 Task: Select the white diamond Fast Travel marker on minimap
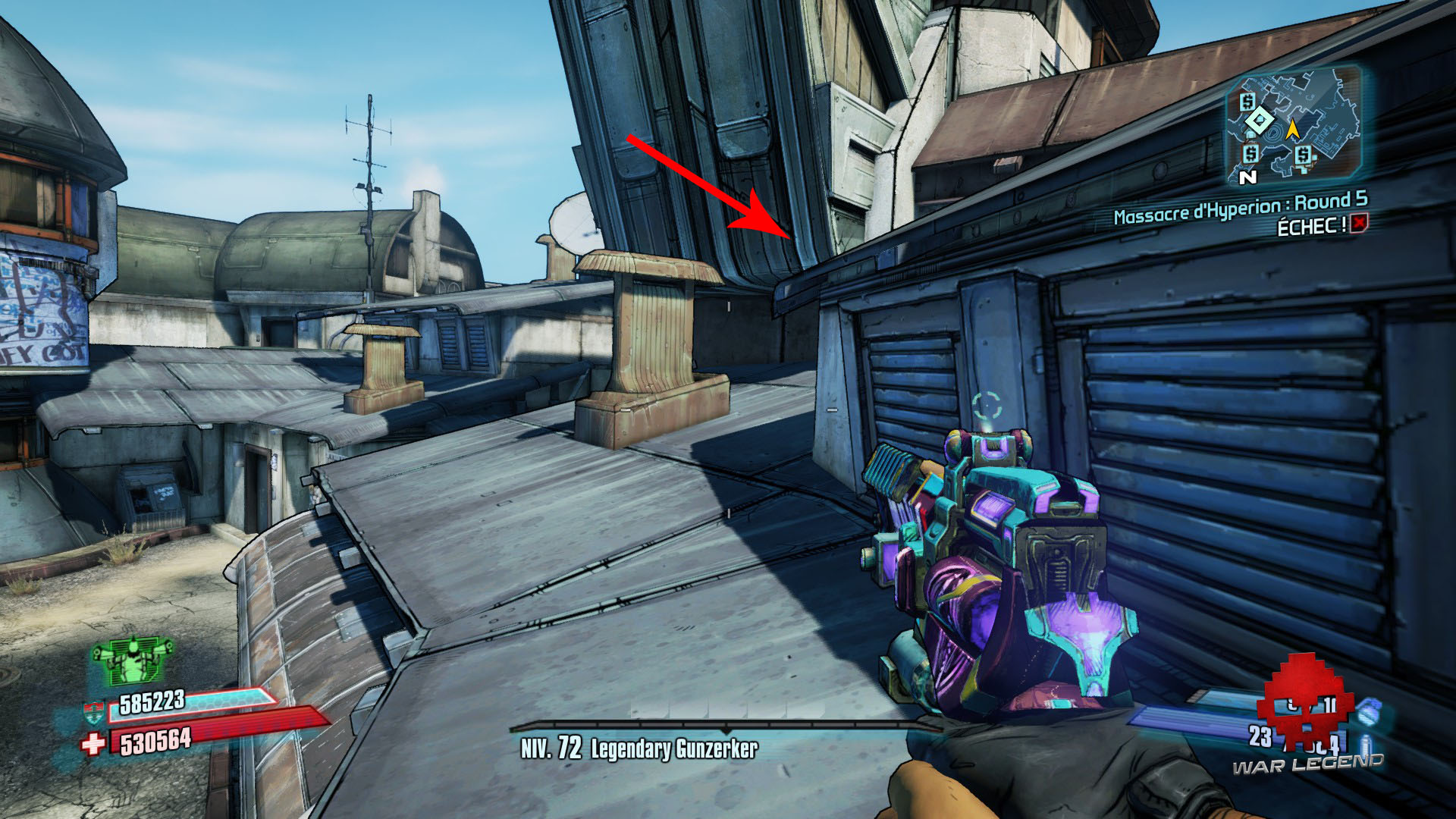click(x=1260, y=120)
